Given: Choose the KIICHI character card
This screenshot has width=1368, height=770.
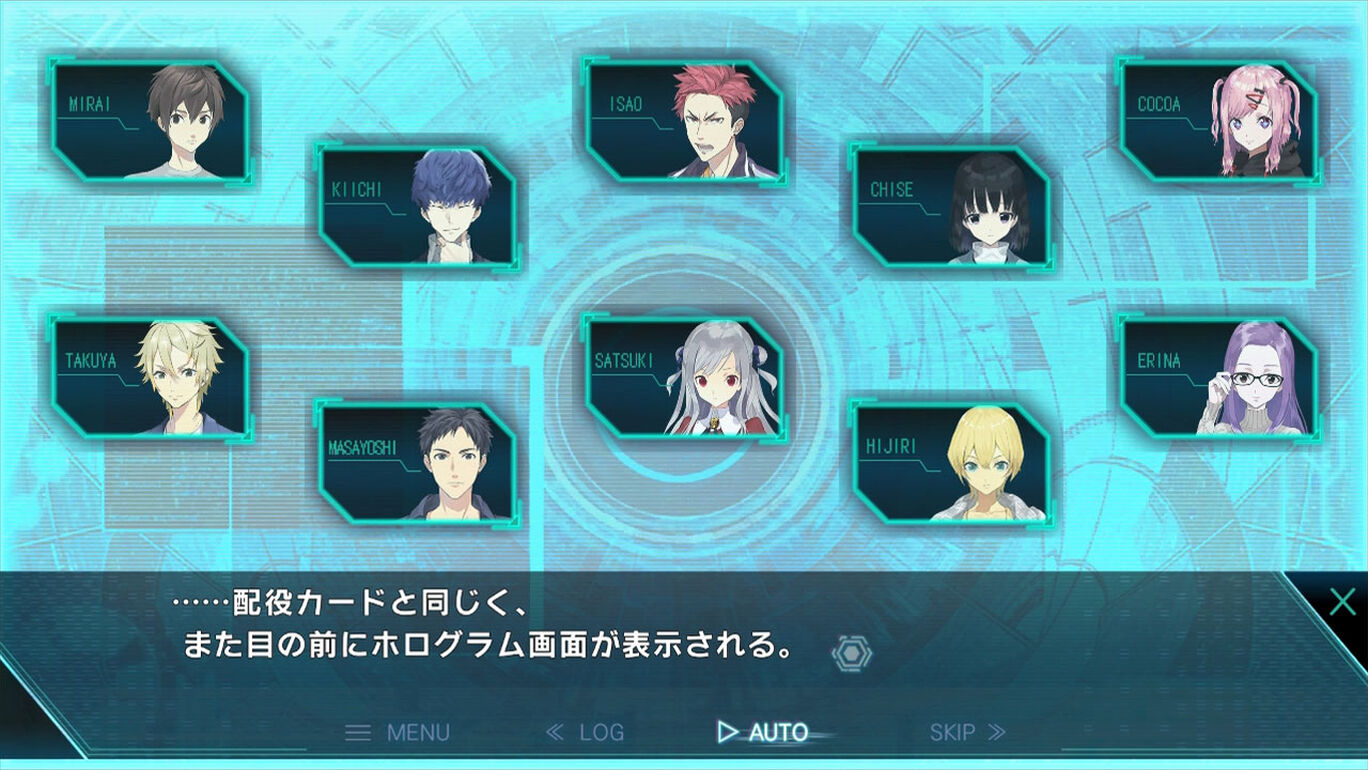Looking at the screenshot, I should [417, 205].
